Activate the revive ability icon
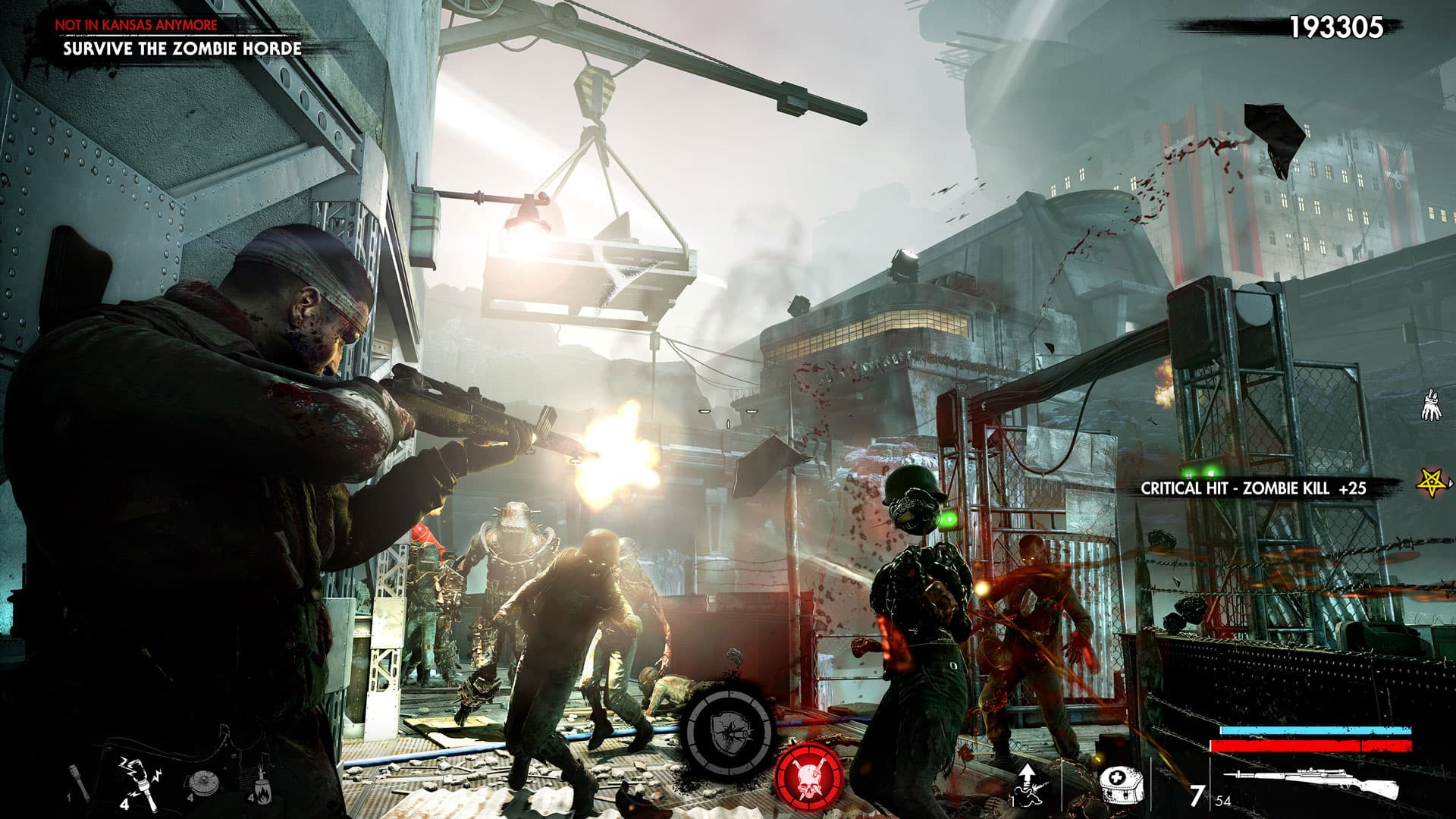 [x=1028, y=783]
